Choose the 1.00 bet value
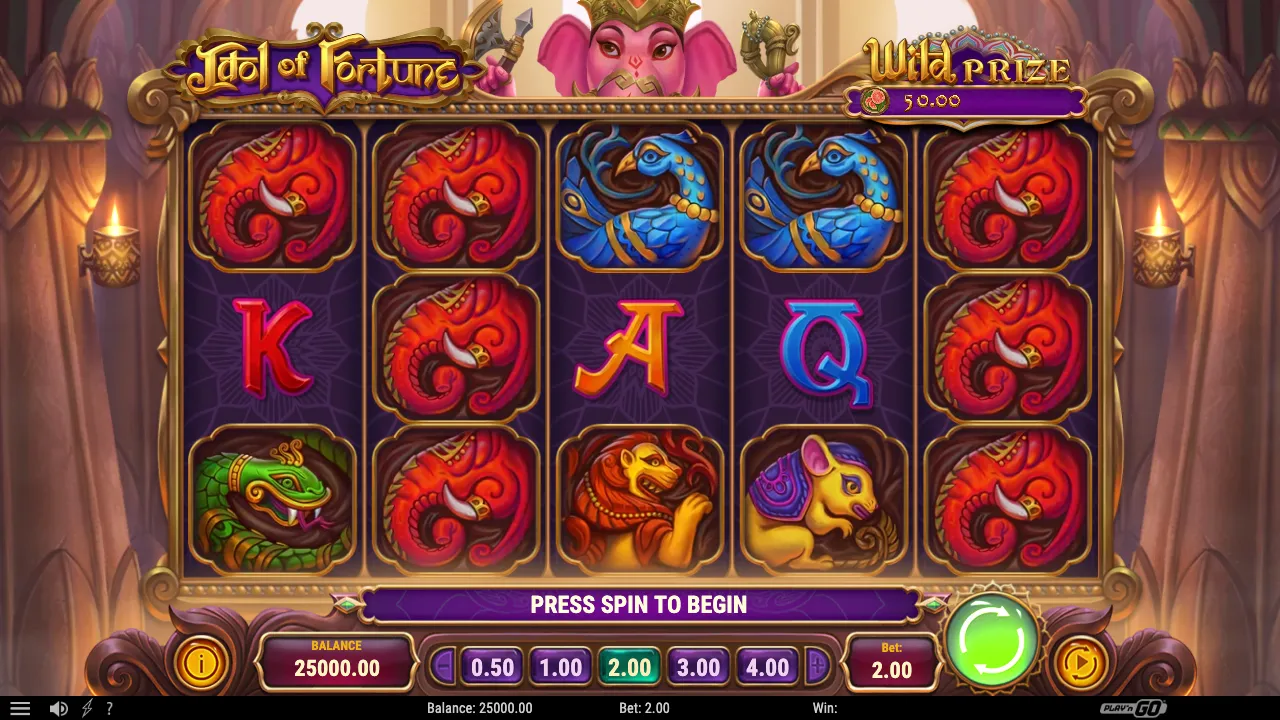 (560, 667)
